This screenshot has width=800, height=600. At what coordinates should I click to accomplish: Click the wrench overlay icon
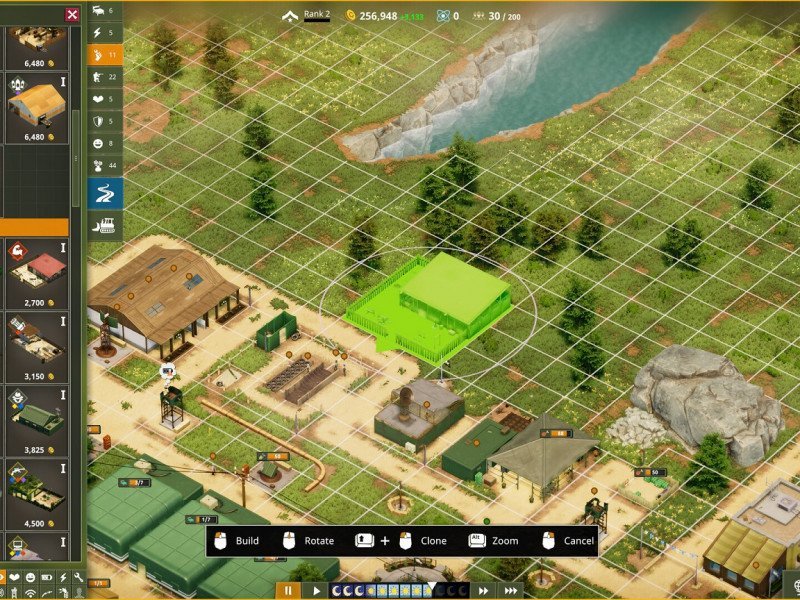pyautogui.click(x=78, y=578)
